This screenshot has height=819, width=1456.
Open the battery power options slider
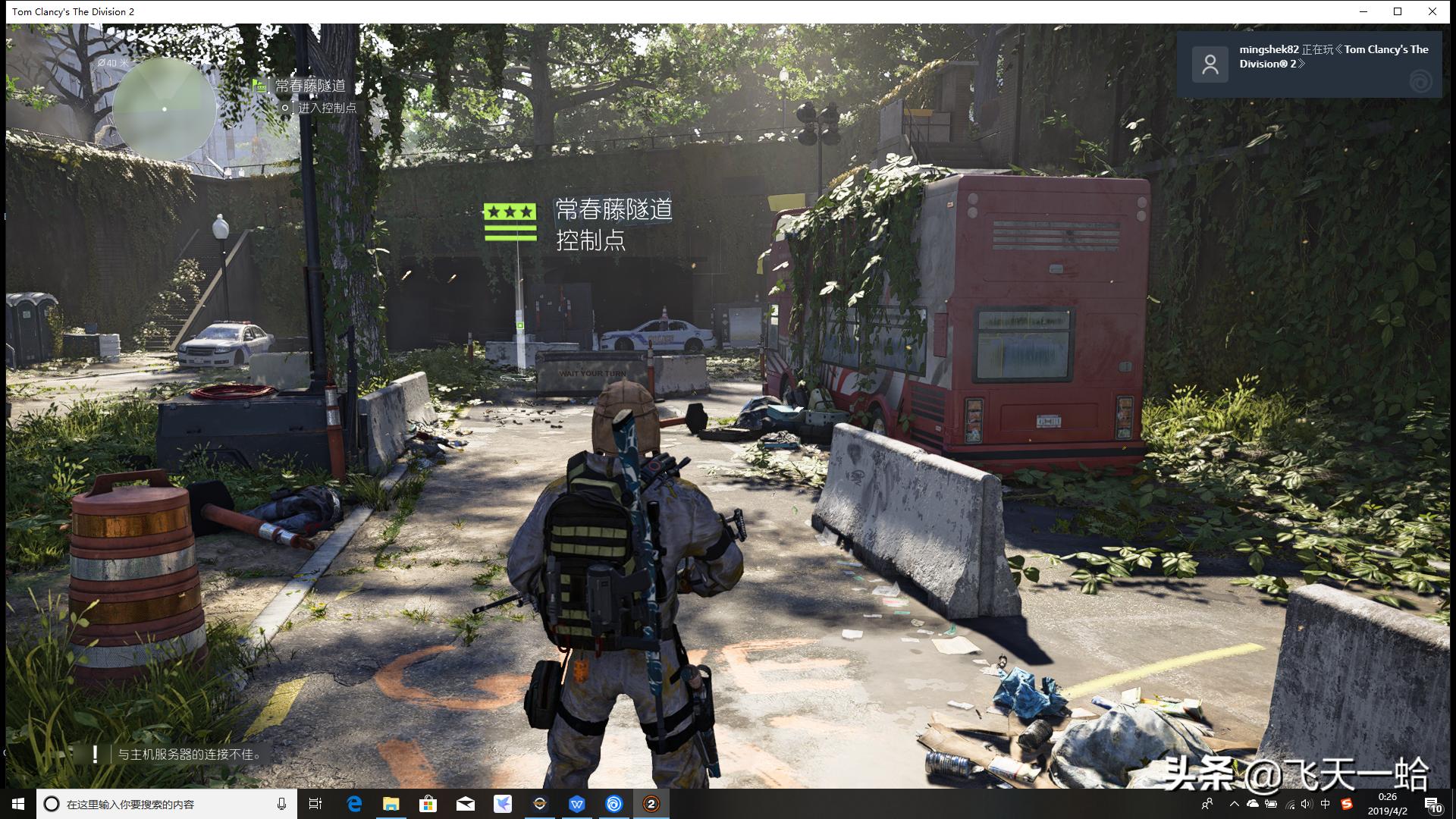point(1269,803)
